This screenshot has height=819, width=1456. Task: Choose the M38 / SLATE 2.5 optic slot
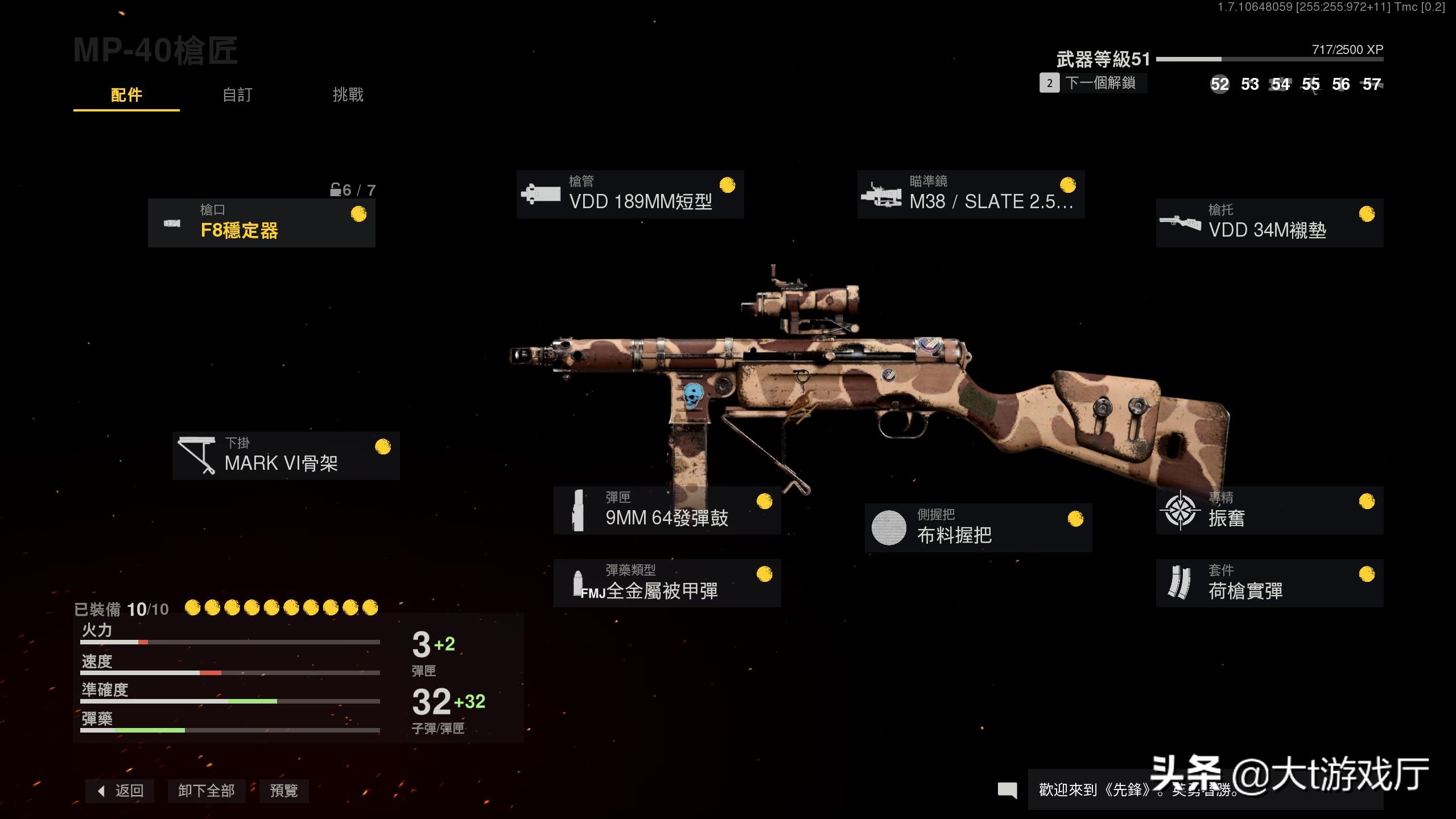pos(971,195)
